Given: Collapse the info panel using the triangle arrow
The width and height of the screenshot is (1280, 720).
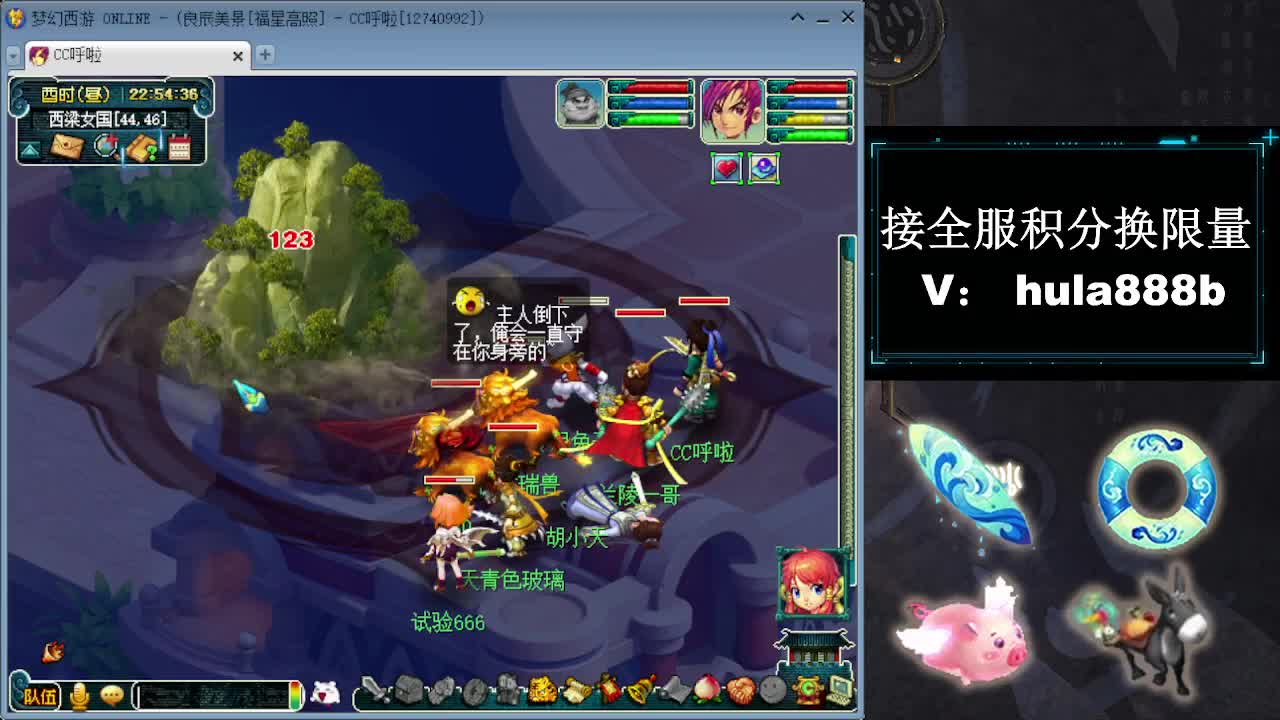Looking at the screenshot, I should pos(29,149).
